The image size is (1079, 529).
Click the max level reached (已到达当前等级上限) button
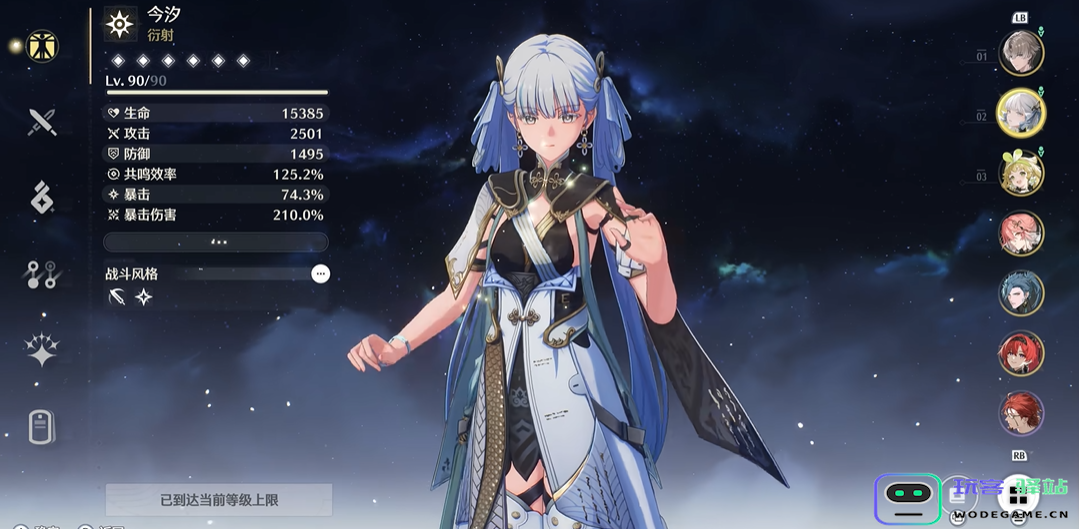point(219,499)
